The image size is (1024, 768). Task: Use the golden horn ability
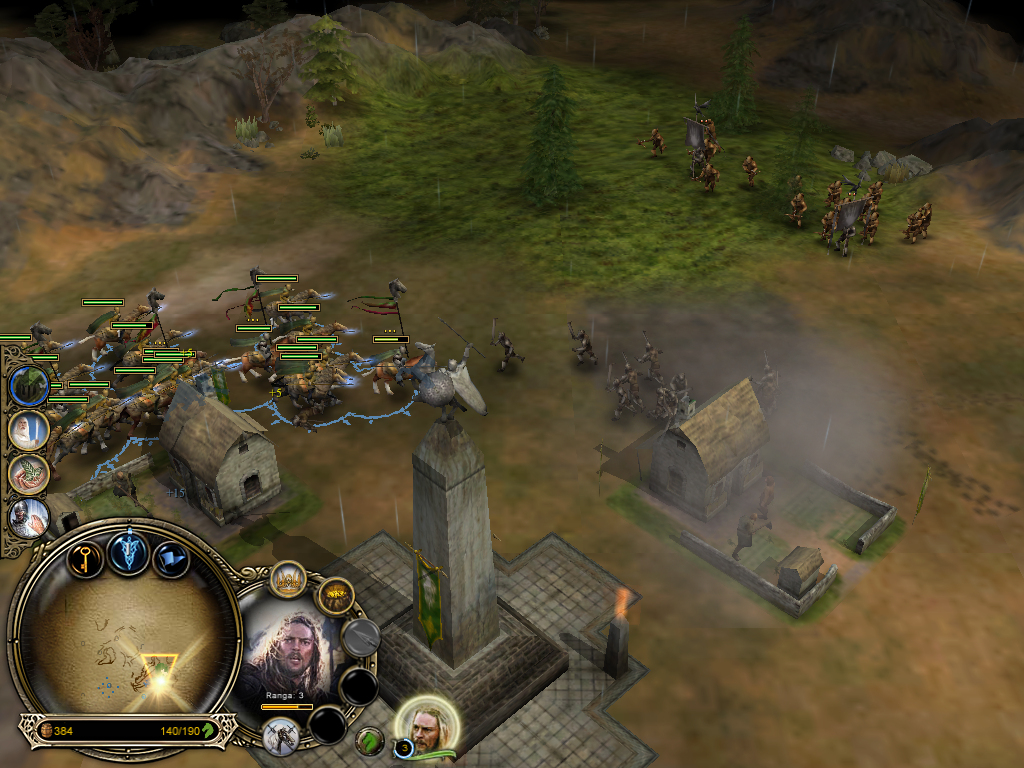(x=335, y=597)
